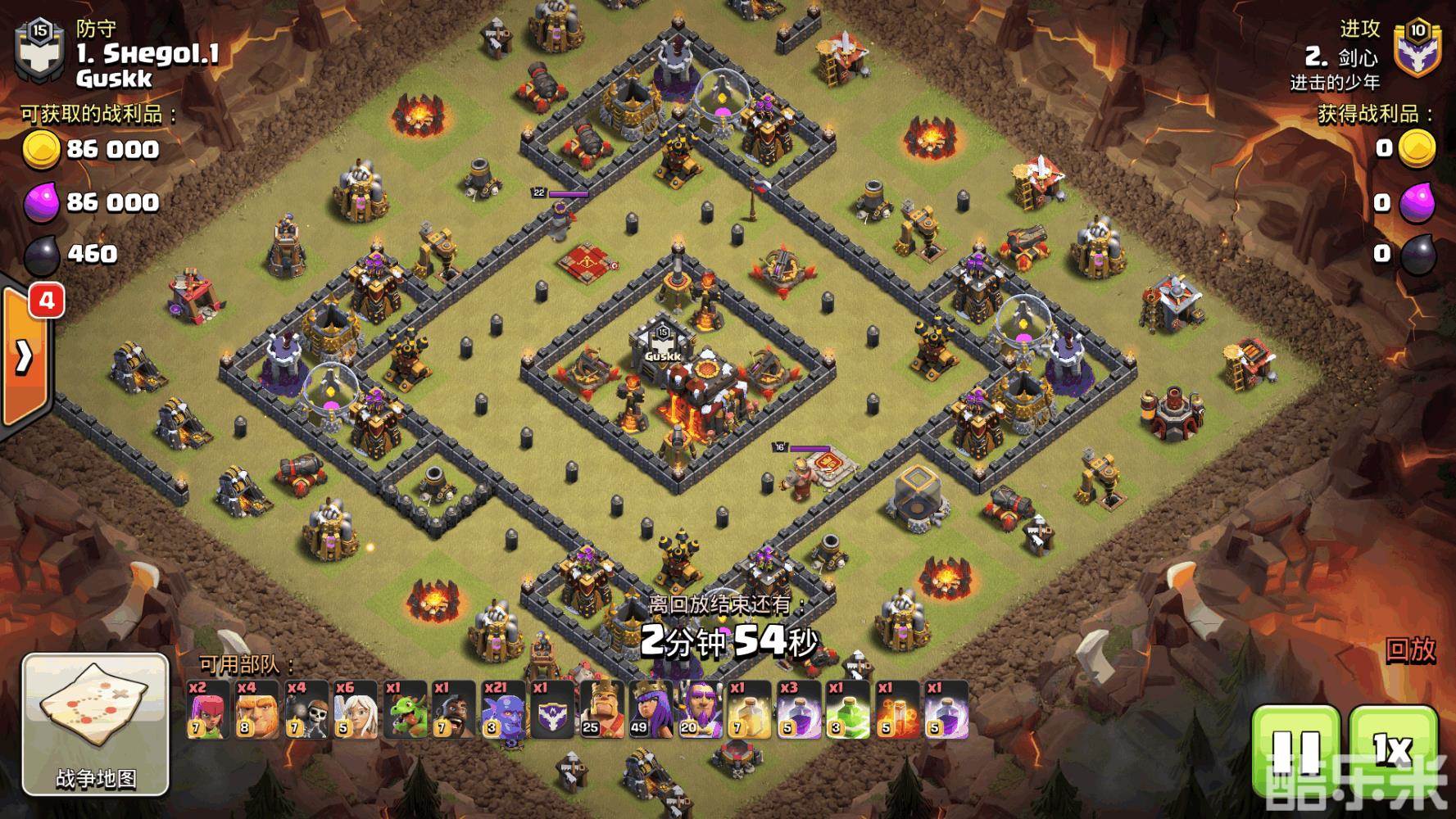Select the green Jump spell slot
The width and height of the screenshot is (1456, 819).
(847, 709)
